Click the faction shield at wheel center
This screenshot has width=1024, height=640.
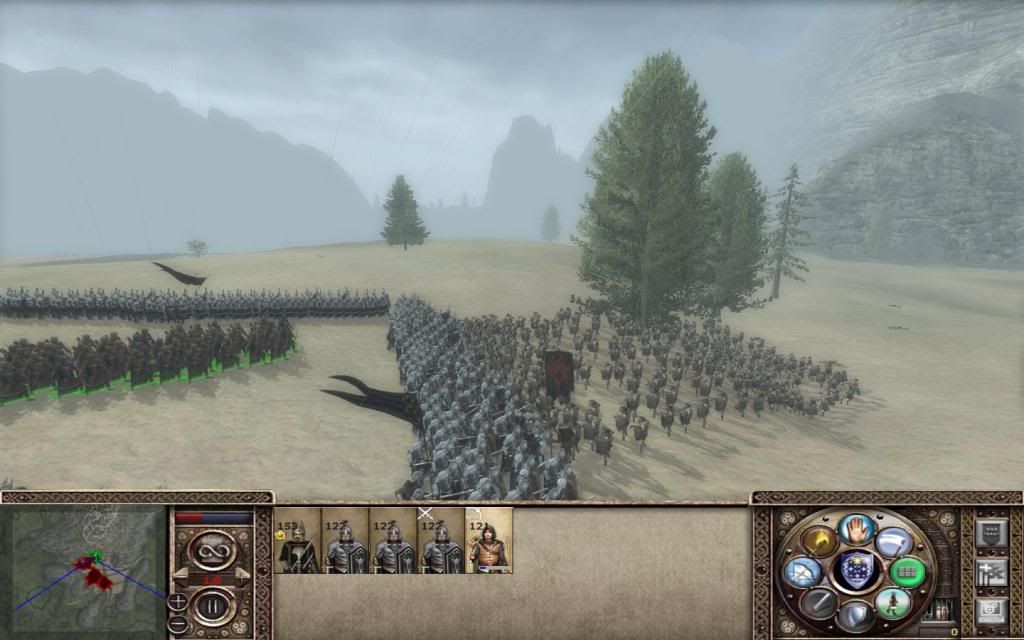pos(856,571)
